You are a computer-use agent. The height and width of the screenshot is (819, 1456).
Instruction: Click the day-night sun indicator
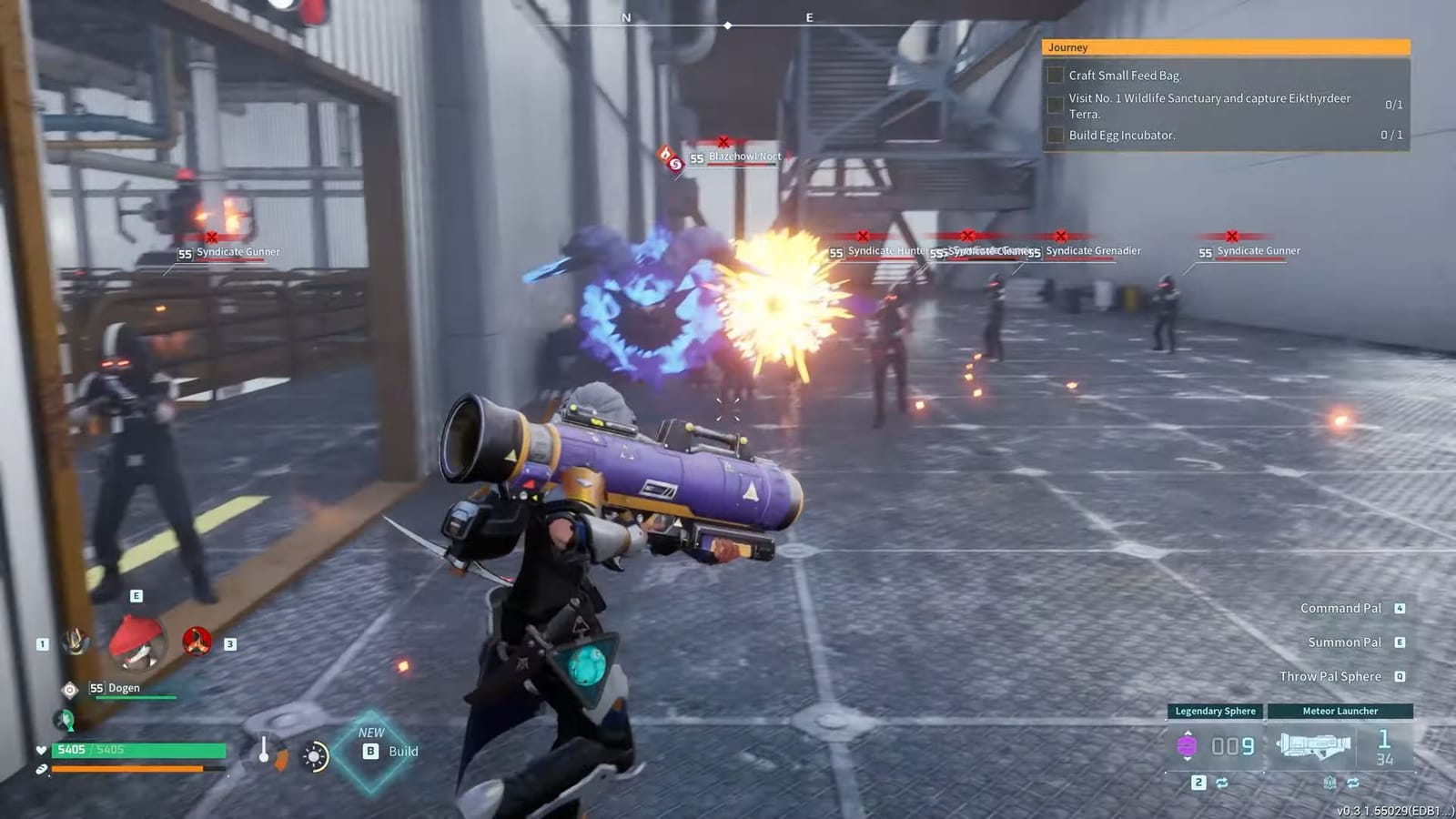tap(315, 756)
